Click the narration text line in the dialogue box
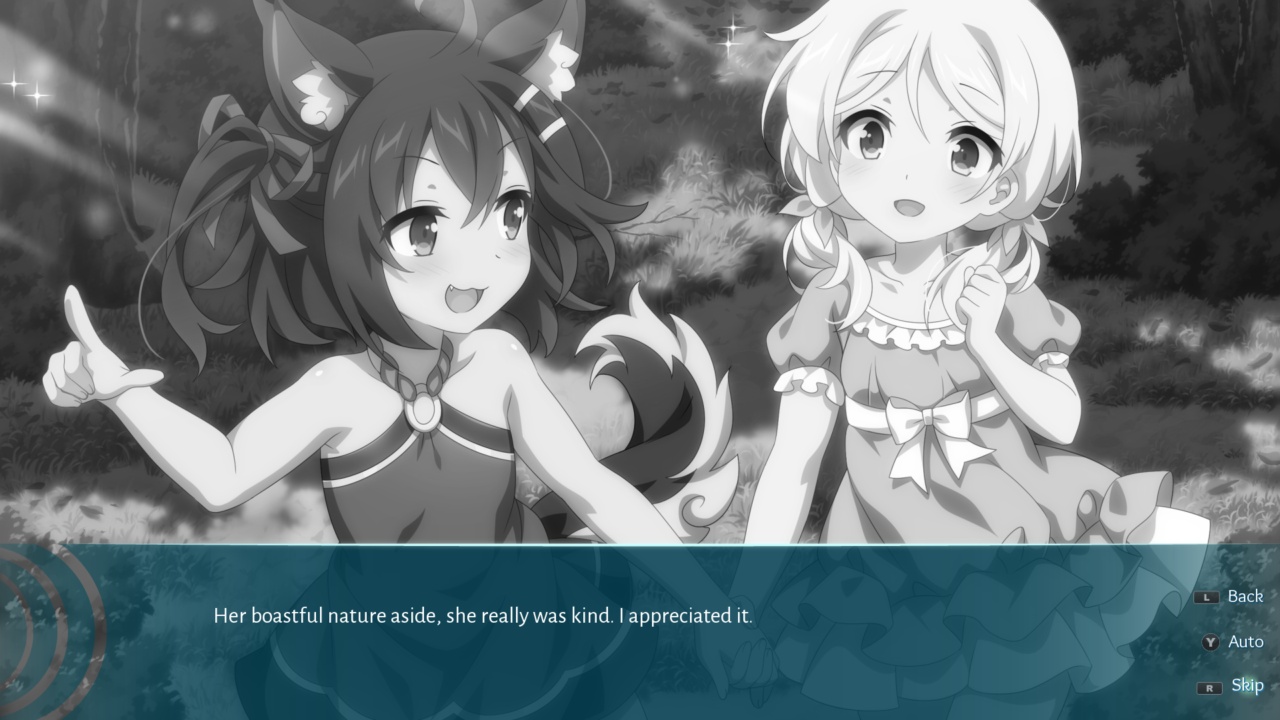 pyautogui.click(x=485, y=618)
